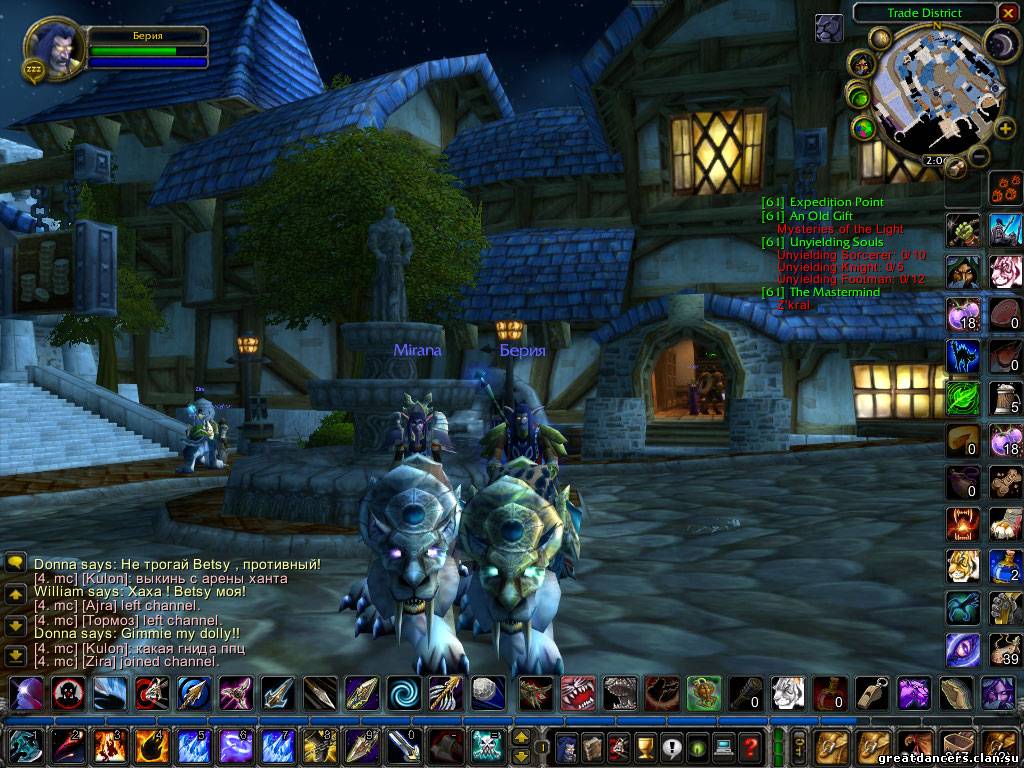Open the gold trophy achievements button
The image size is (1024, 768).
click(646, 746)
